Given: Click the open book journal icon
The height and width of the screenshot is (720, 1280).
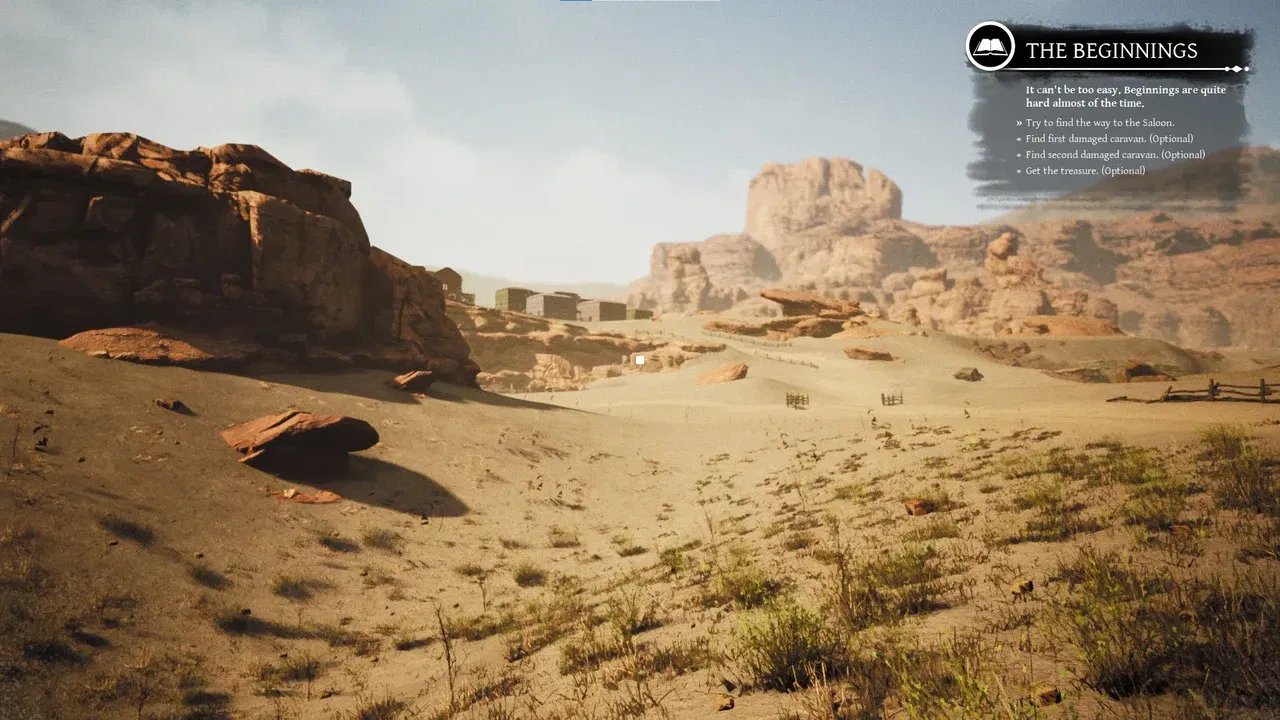Looking at the screenshot, I should (992, 47).
